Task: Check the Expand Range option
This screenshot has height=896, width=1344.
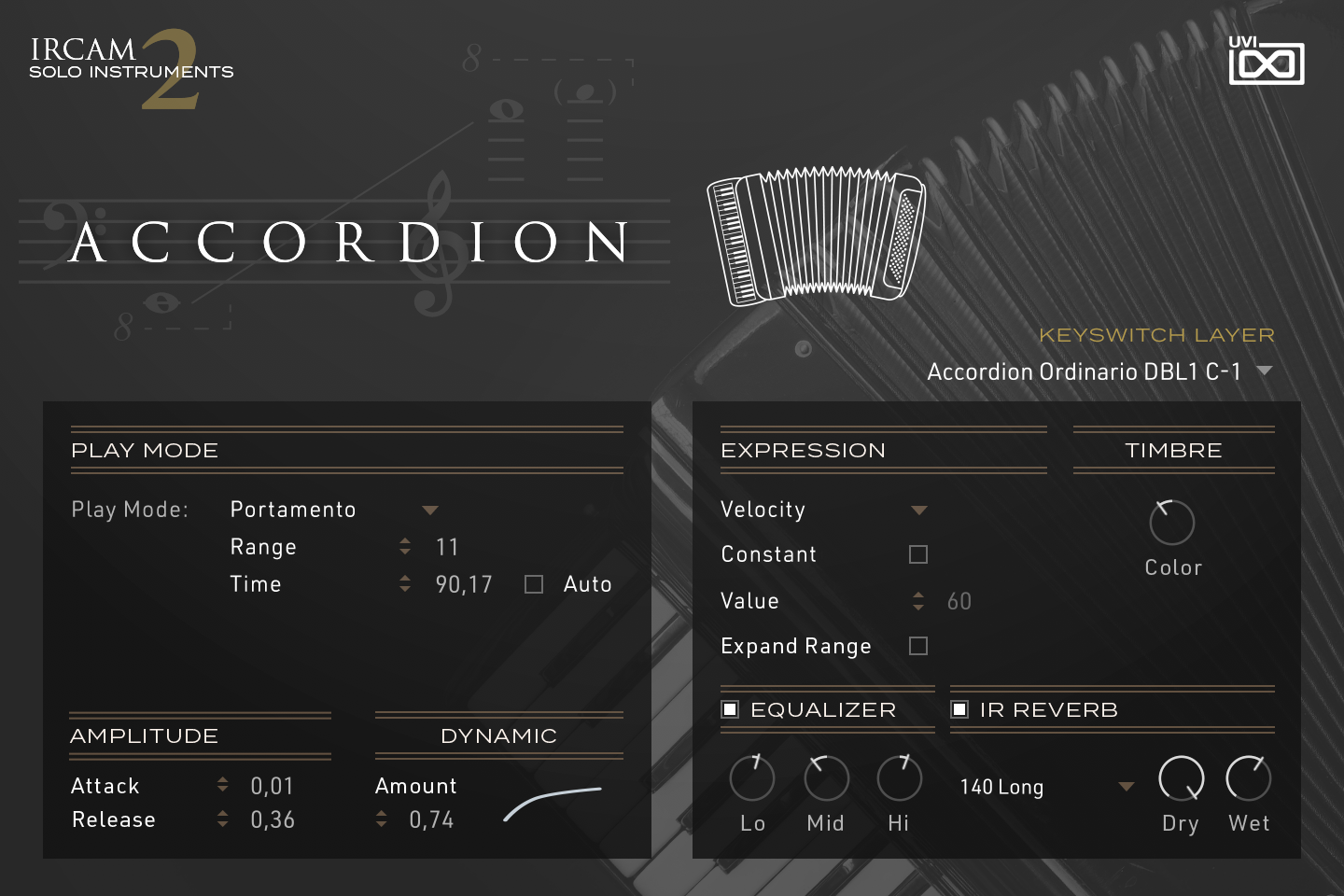Action: [917, 645]
